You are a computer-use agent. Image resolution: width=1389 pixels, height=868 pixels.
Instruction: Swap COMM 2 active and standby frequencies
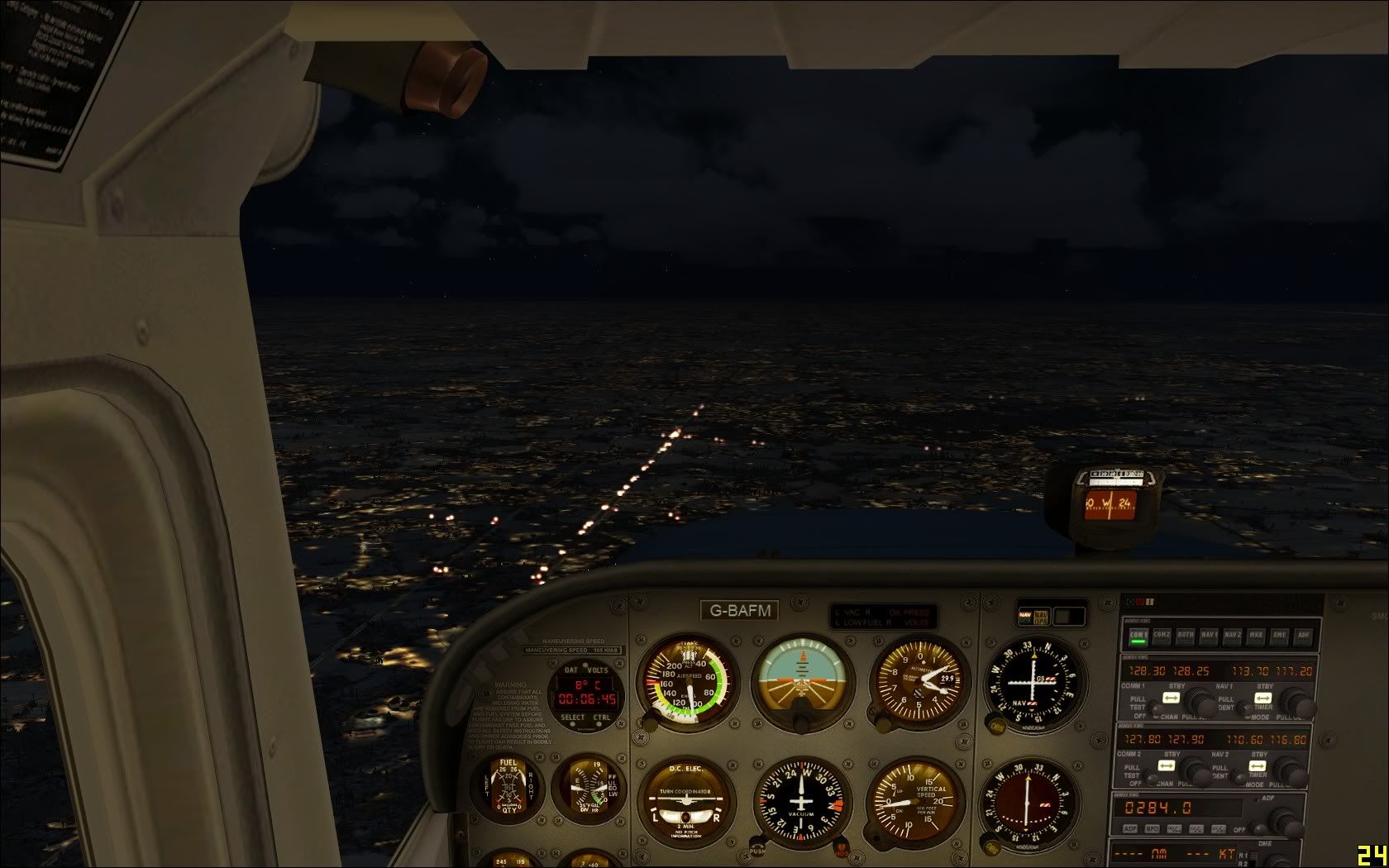pyautogui.click(x=1167, y=766)
